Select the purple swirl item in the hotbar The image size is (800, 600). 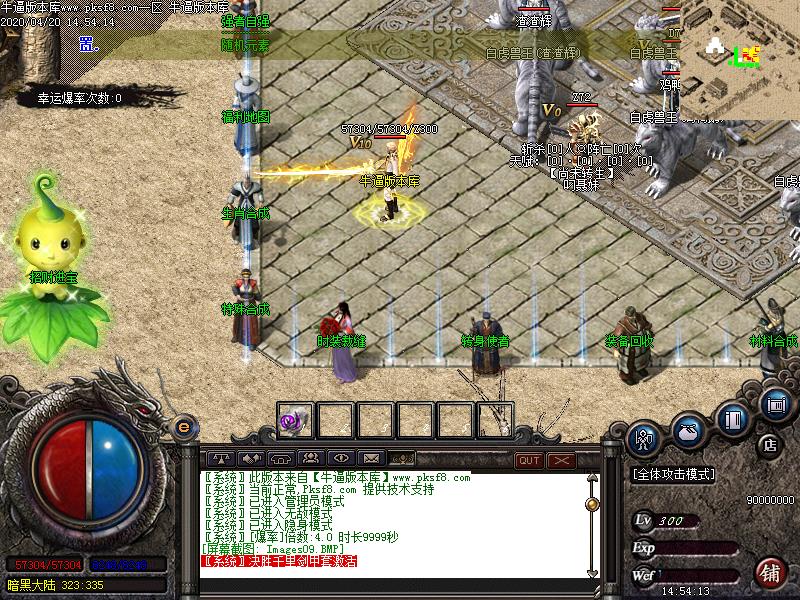[295, 420]
